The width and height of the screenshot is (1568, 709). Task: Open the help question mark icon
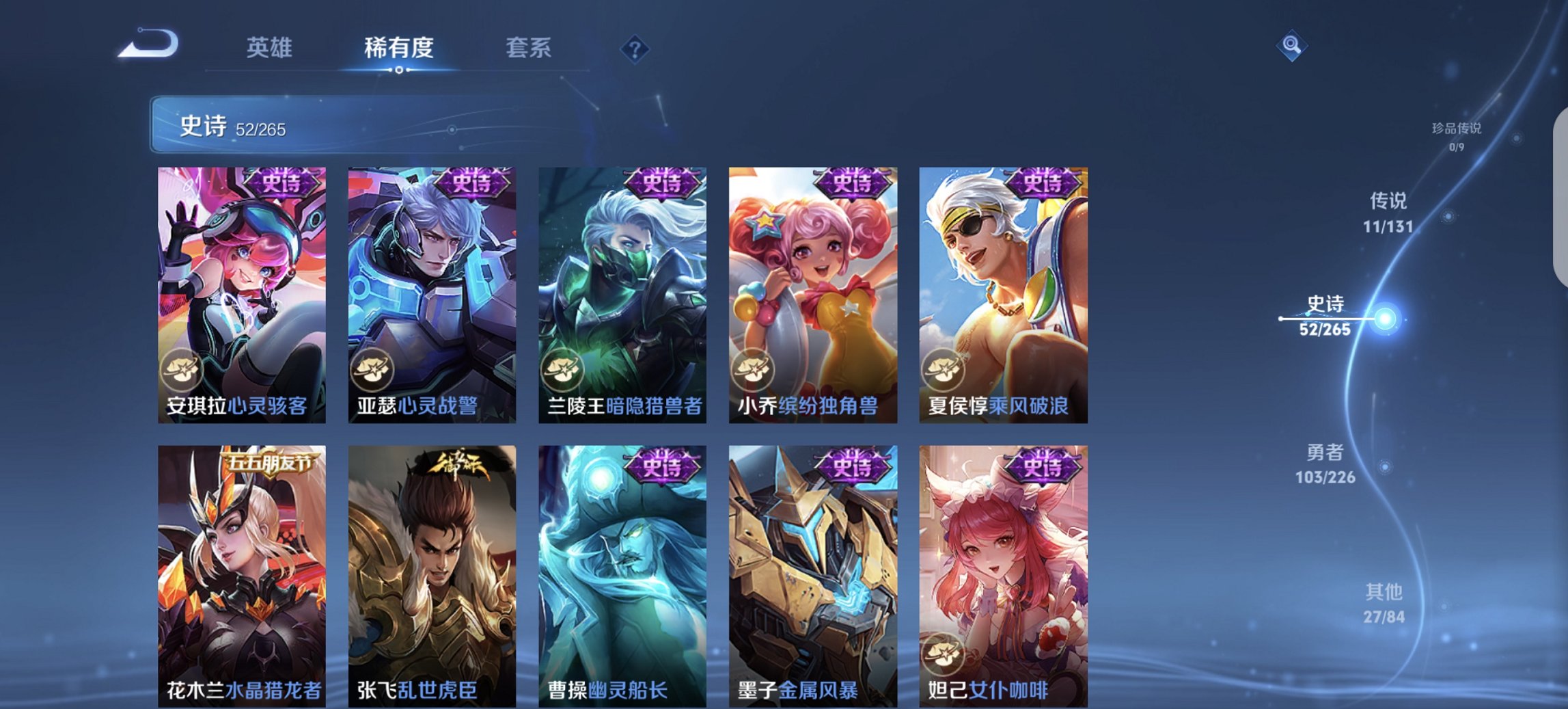635,50
